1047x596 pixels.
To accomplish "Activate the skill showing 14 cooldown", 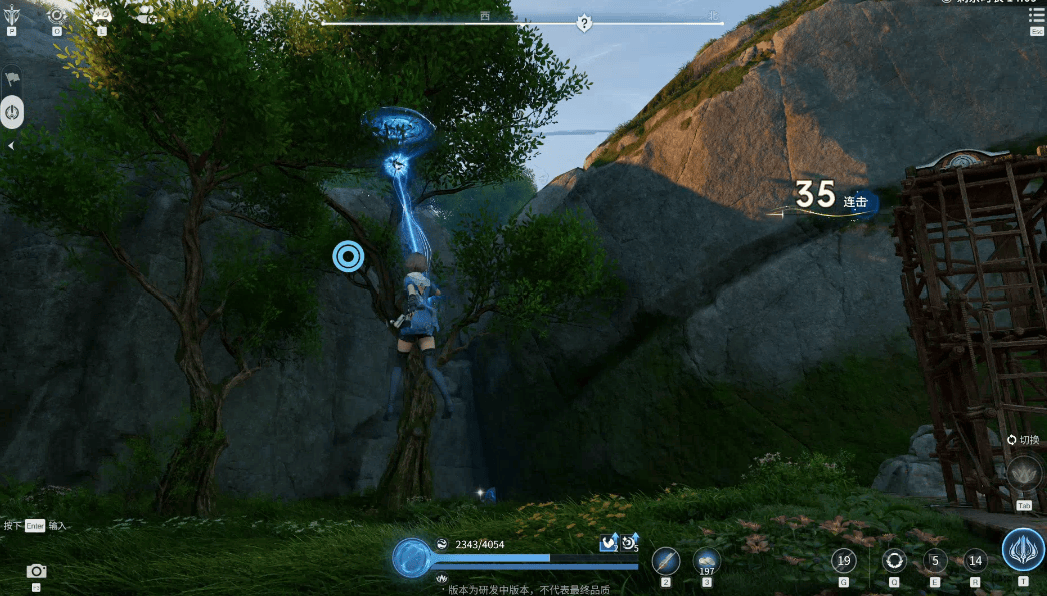I will click(x=975, y=561).
